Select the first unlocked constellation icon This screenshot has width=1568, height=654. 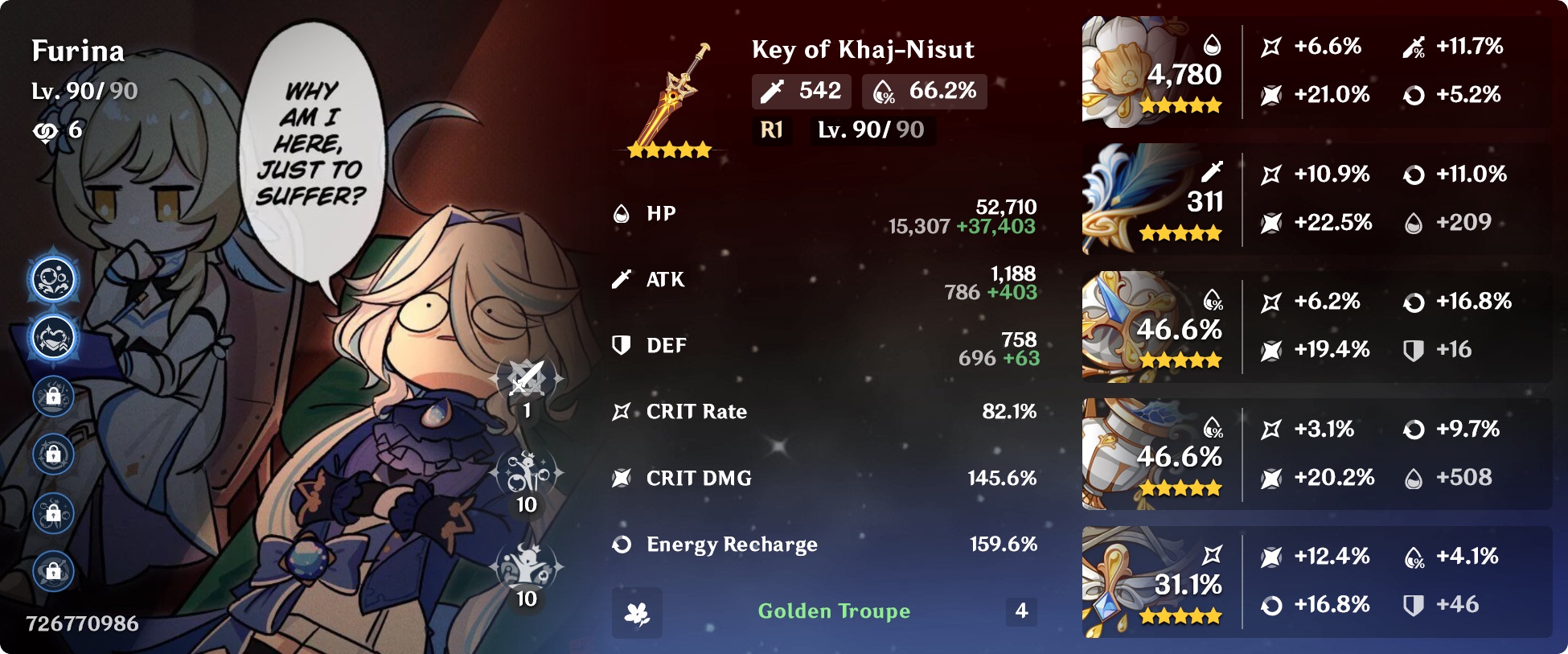tap(53, 280)
